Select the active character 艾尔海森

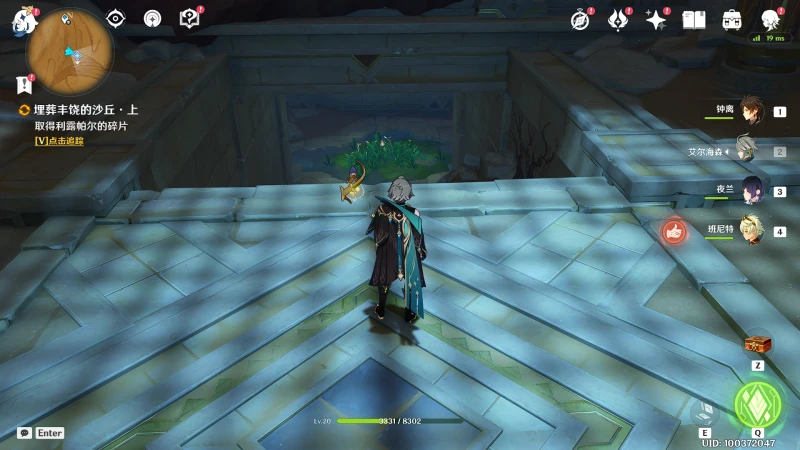point(749,151)
